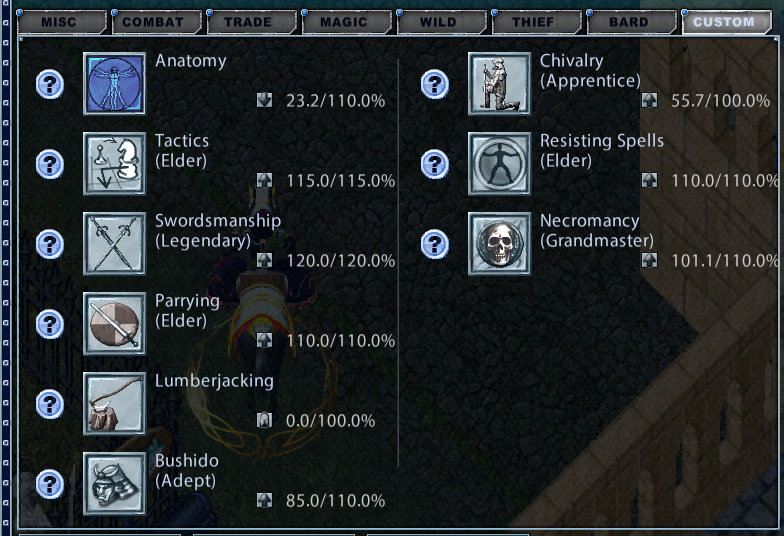Open help for the Anatomy skill
Viewport: 784px width, 536px height.
[x=50, y=84]
